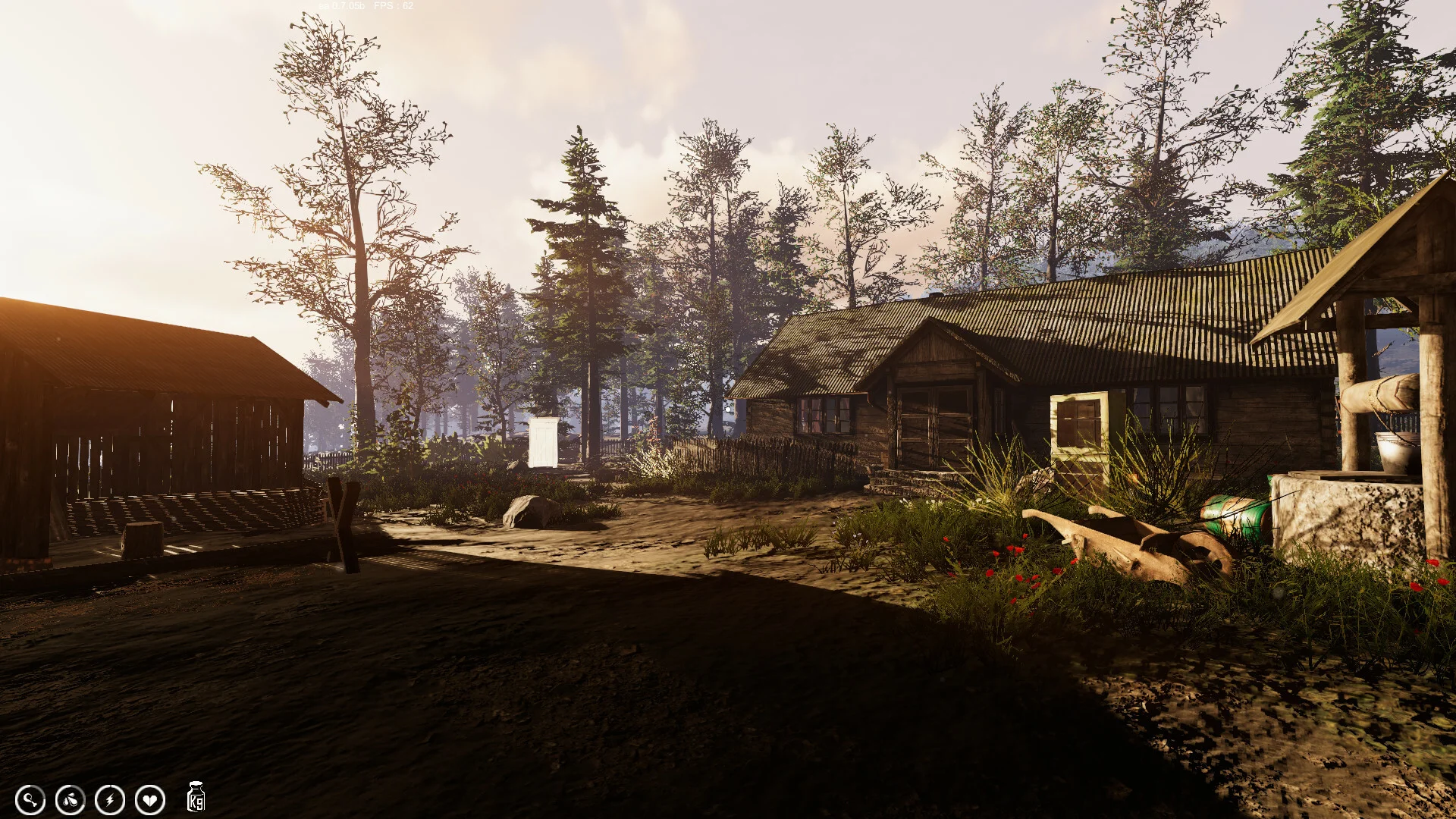This screenshot has width=1456, height=819.
Task: Click the lightning bolt energy icon
Action: pyautogui.click(x=110, y=799)
